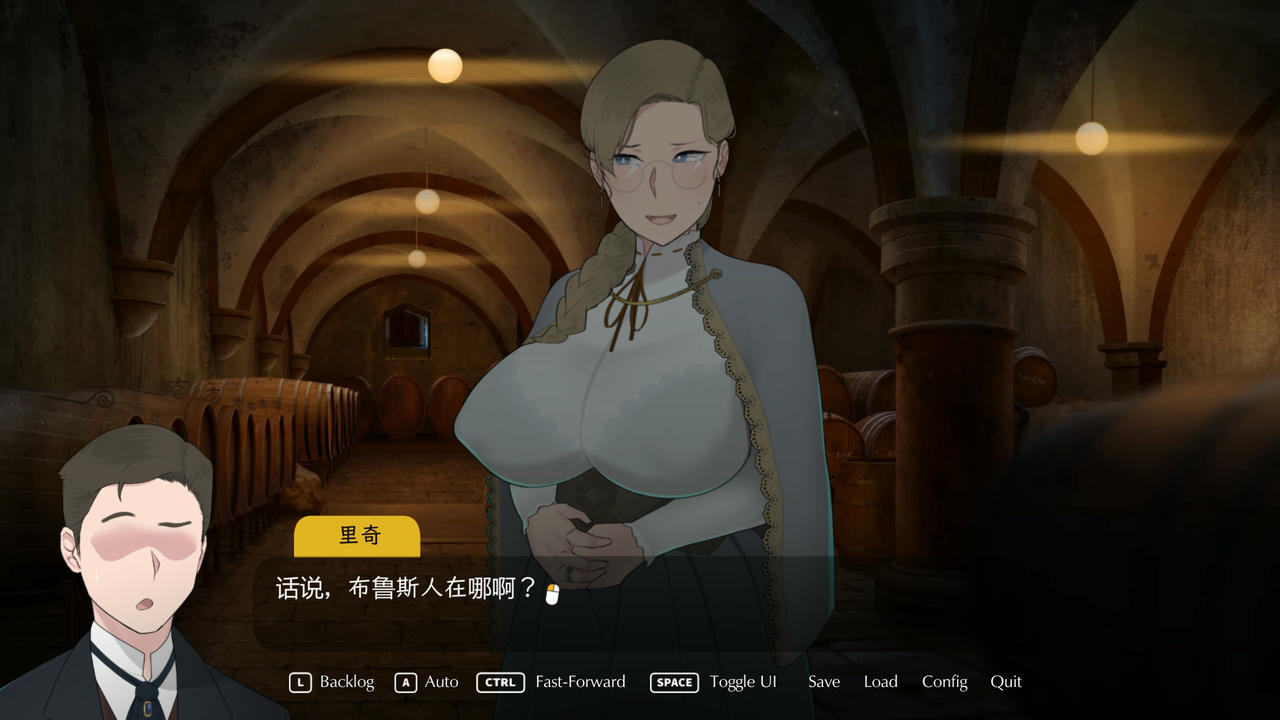Click the yellow 里奇 speaker name plate
Screen dimensions: 1280x720
(357, 536)
